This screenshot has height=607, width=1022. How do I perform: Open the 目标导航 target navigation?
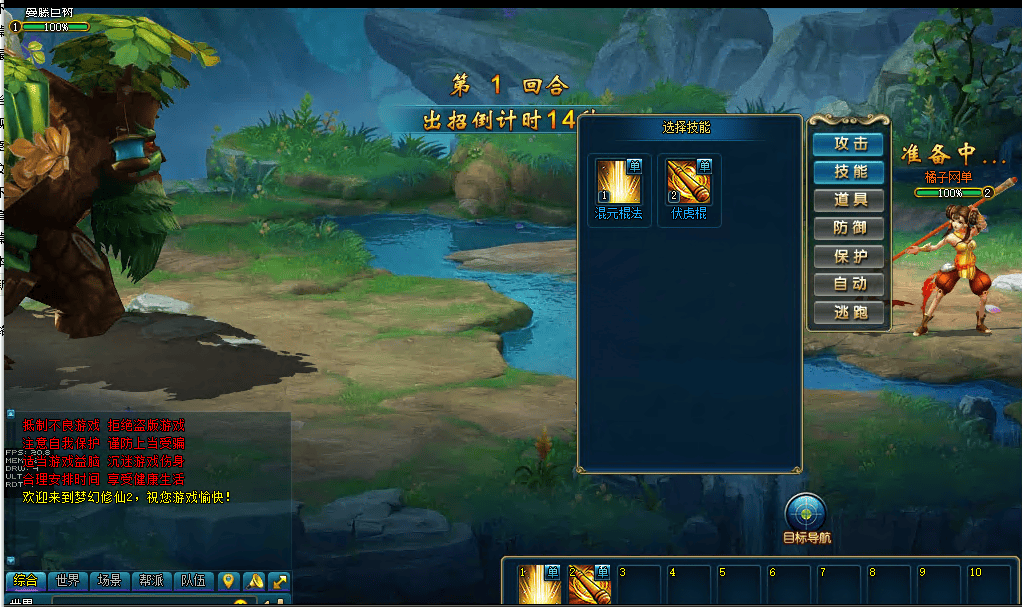[x=806, y=512]
